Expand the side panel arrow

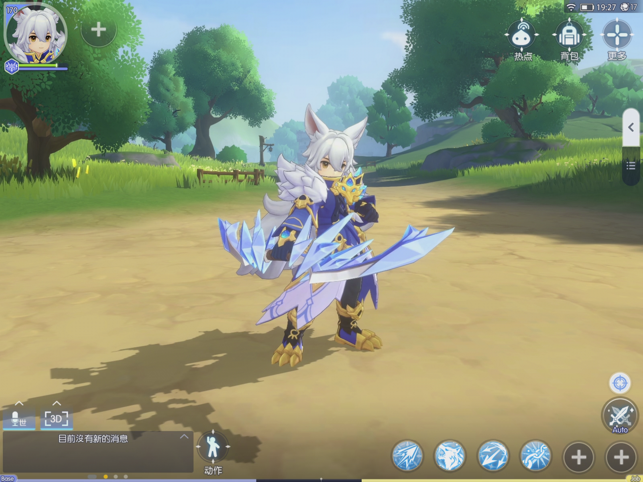click(x=630, y=127)
